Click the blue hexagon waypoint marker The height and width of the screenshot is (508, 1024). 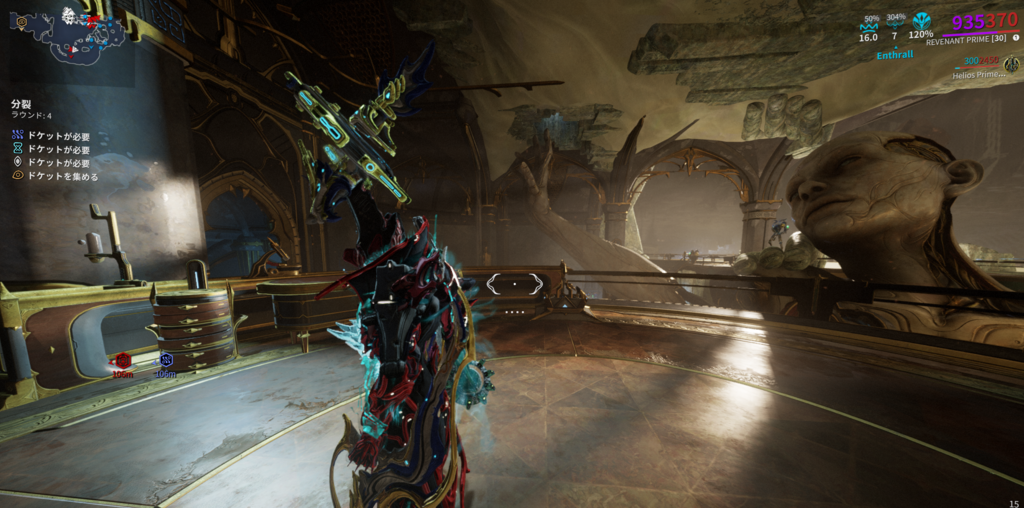[166, 360]
